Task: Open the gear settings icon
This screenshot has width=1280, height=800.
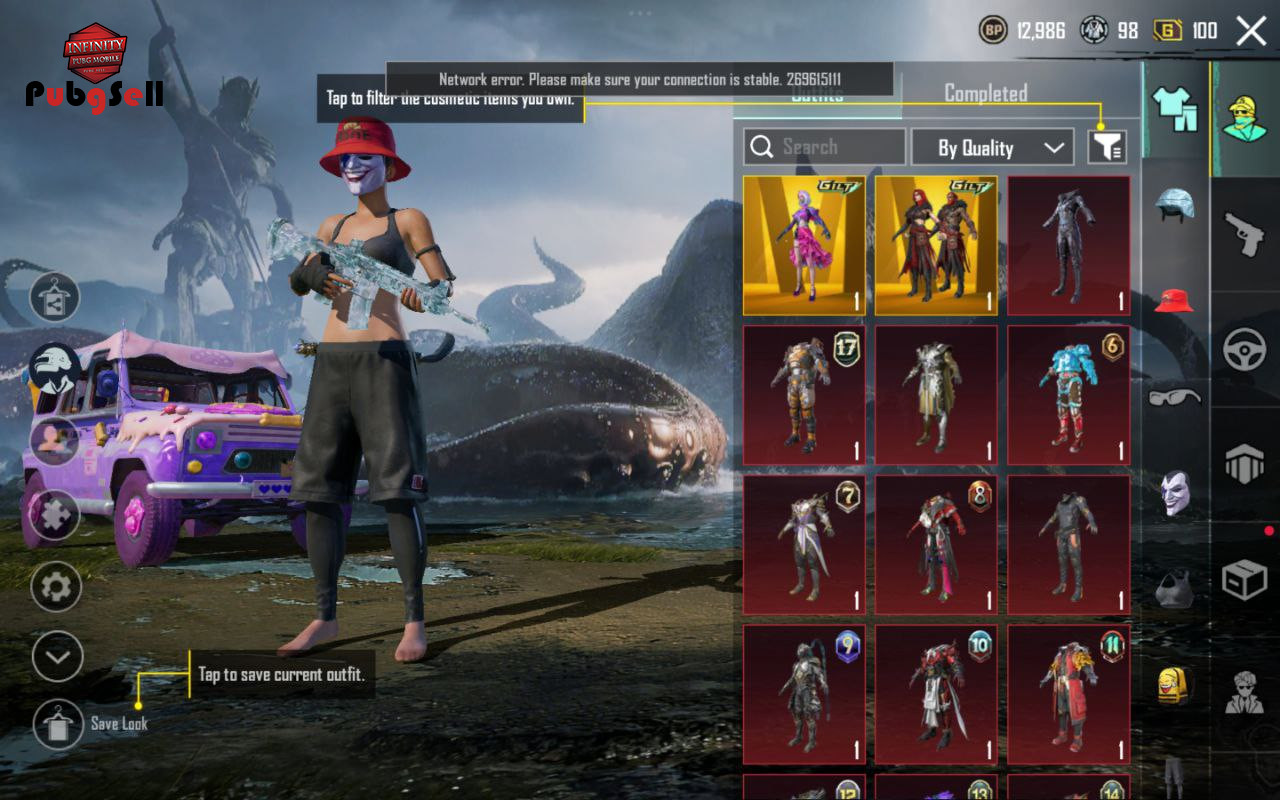Action: pyautogui.click(x=56, y=587)
